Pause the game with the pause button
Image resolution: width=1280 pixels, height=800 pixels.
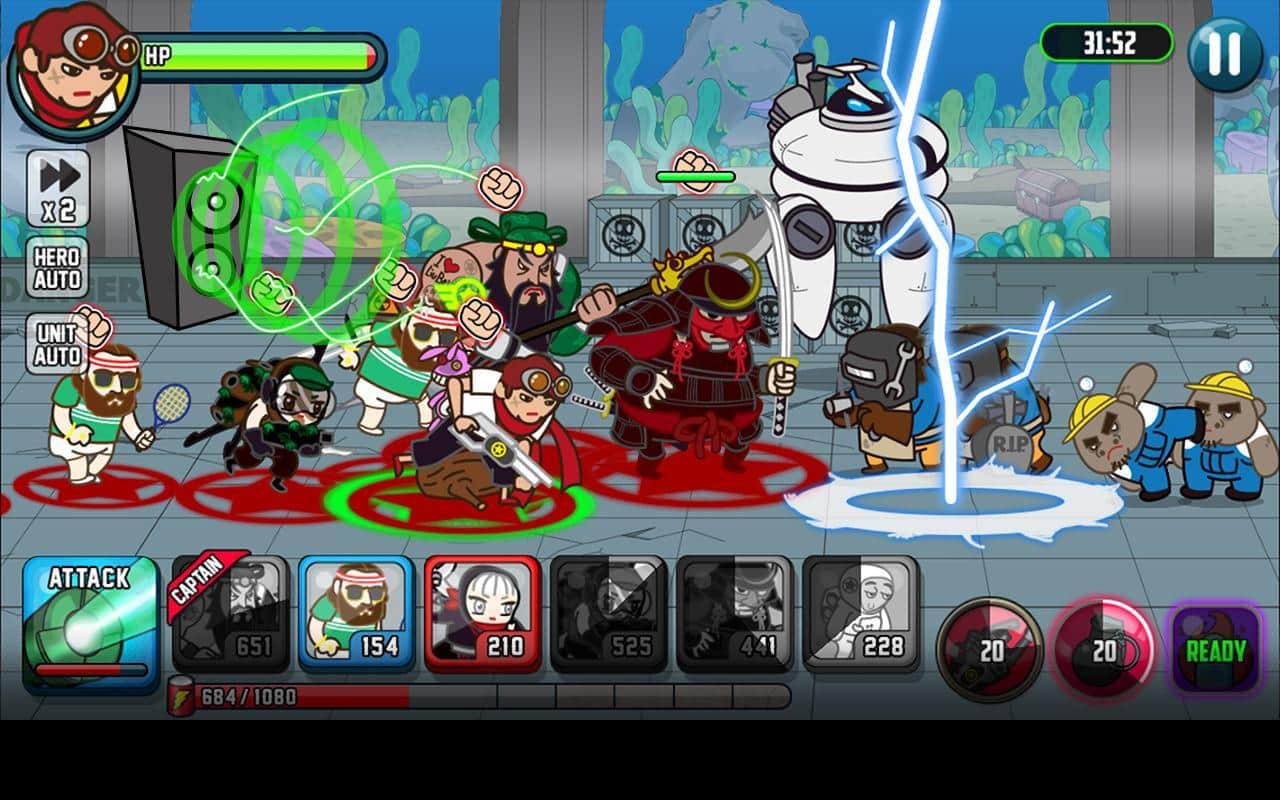1224,54
